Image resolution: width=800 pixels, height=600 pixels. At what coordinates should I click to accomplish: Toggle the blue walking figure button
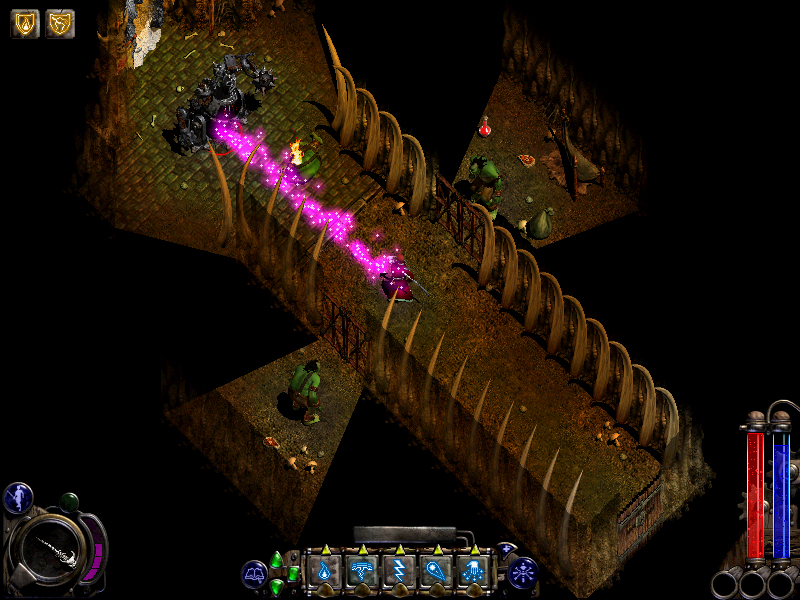pos(18,497)
